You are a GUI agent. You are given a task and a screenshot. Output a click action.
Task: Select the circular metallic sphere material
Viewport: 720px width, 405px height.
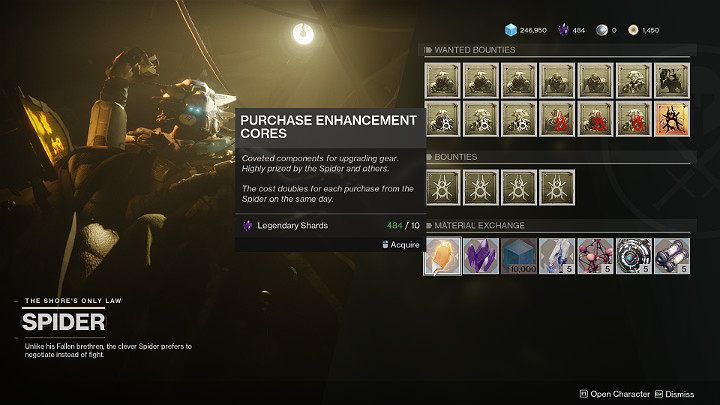coord(633,255)
